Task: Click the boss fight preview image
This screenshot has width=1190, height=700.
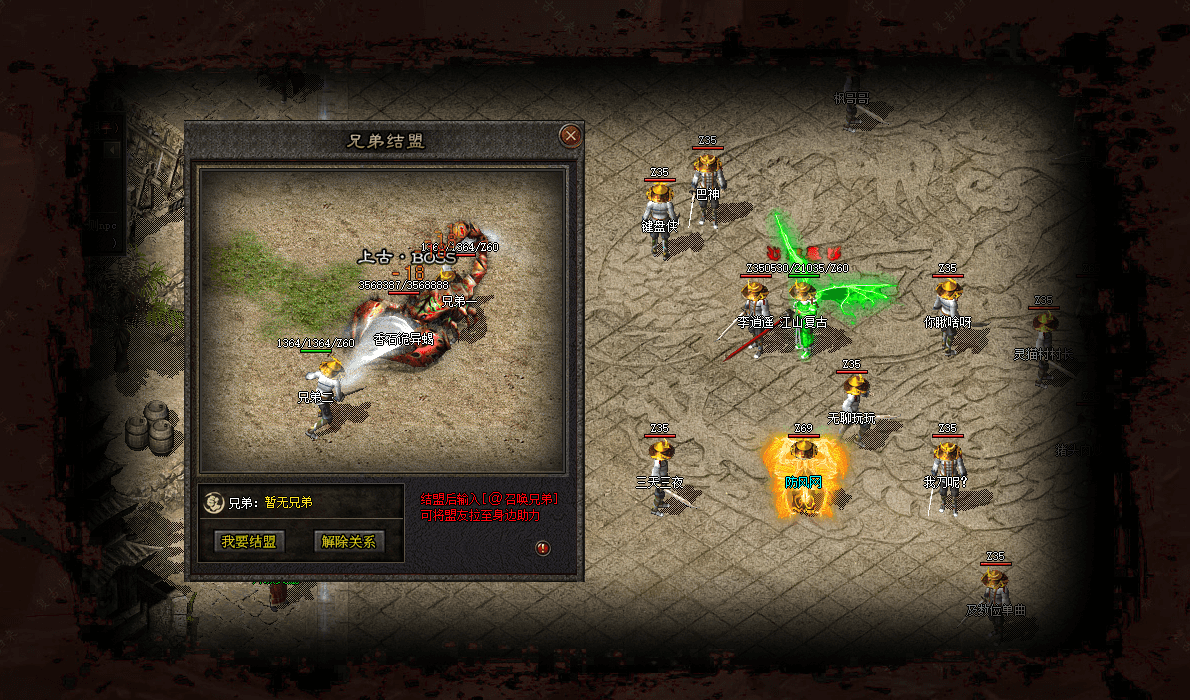Action: pos(383,320)
